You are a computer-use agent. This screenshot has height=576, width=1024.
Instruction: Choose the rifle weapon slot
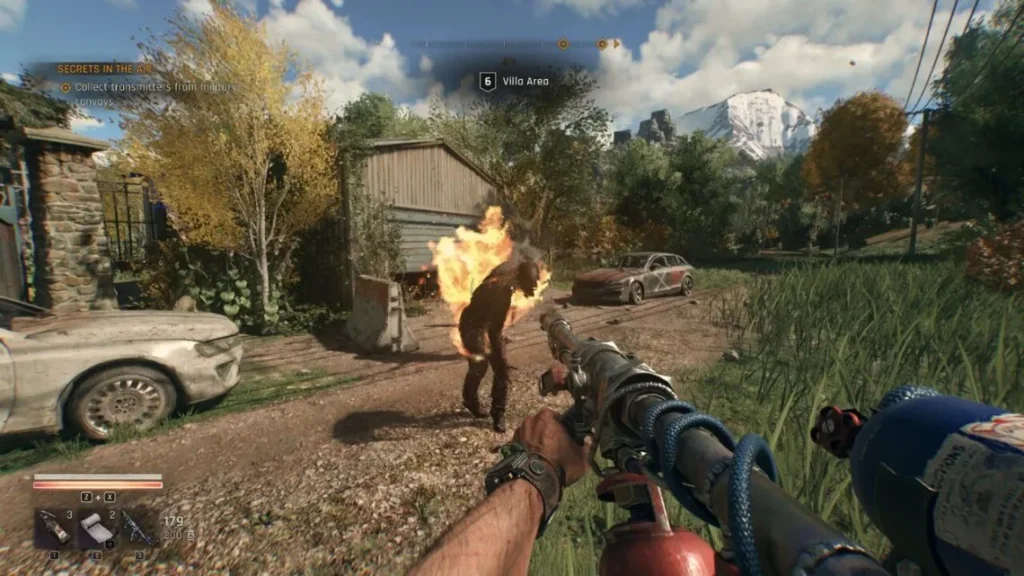138,527
